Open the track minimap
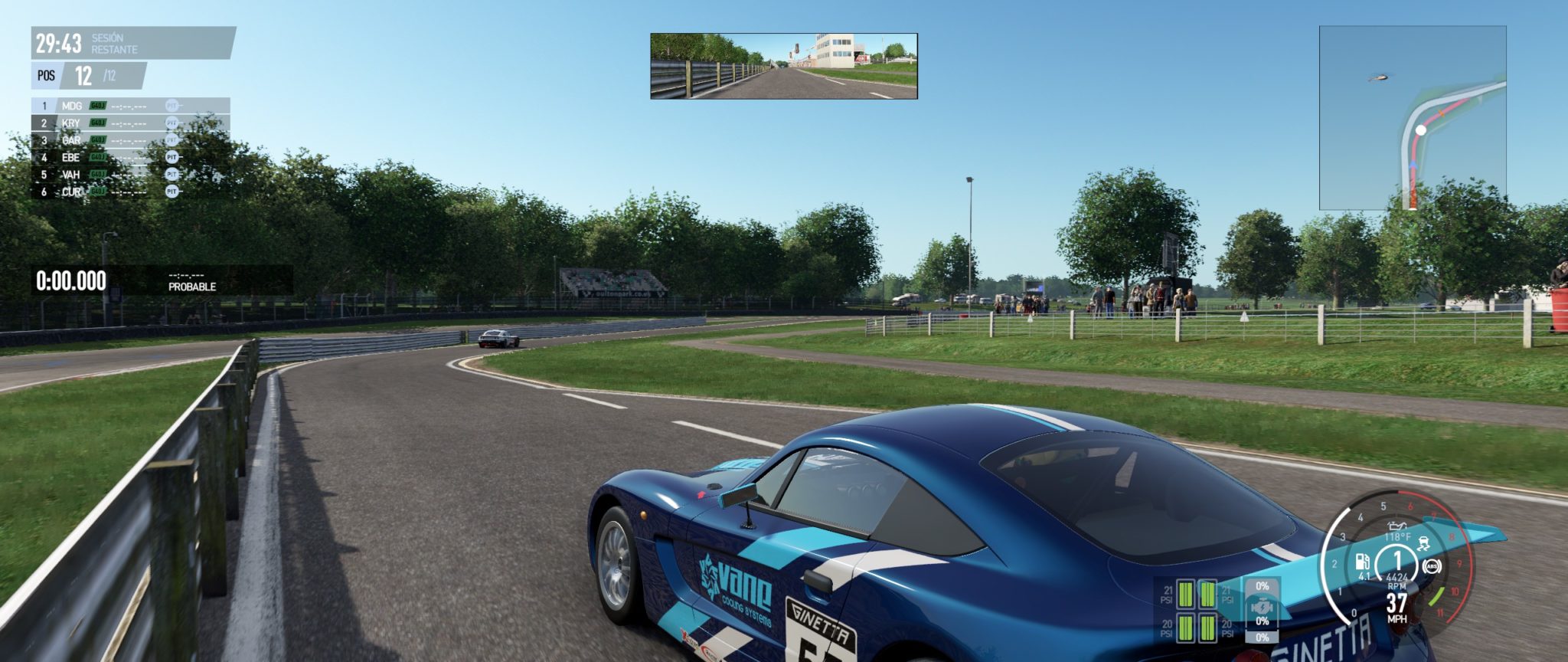This screenshot has height=662, width=1568. click(1413, 118)
